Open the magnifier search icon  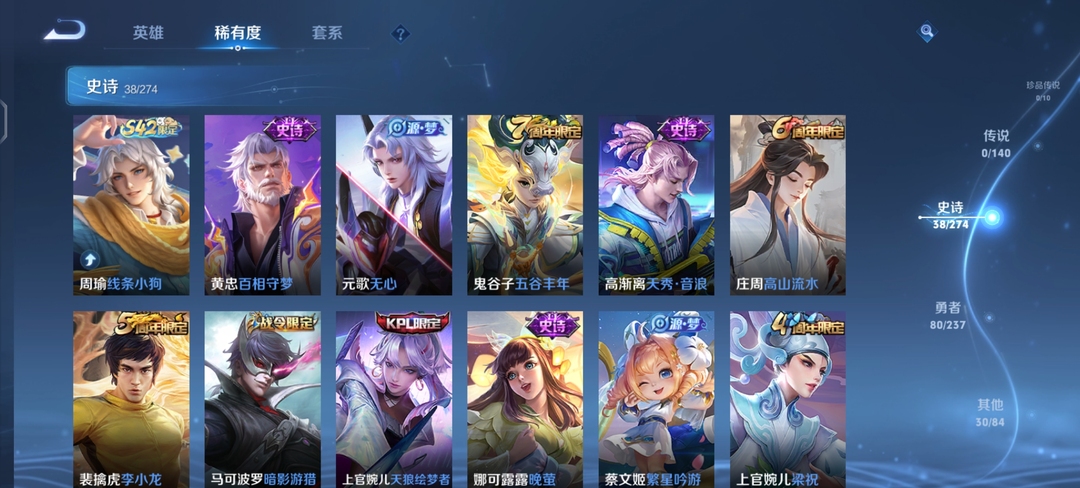(927, 33)
